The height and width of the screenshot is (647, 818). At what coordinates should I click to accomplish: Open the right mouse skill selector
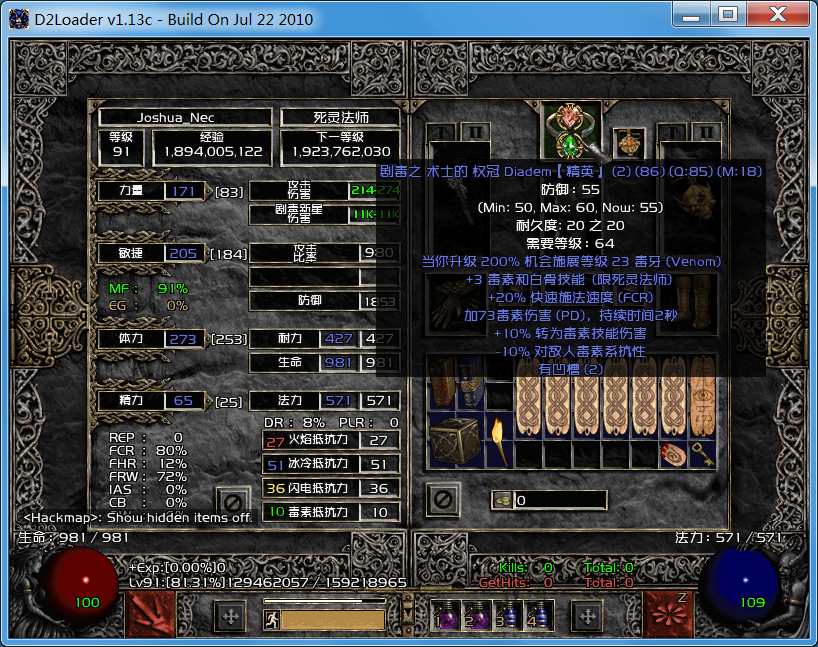667,614
